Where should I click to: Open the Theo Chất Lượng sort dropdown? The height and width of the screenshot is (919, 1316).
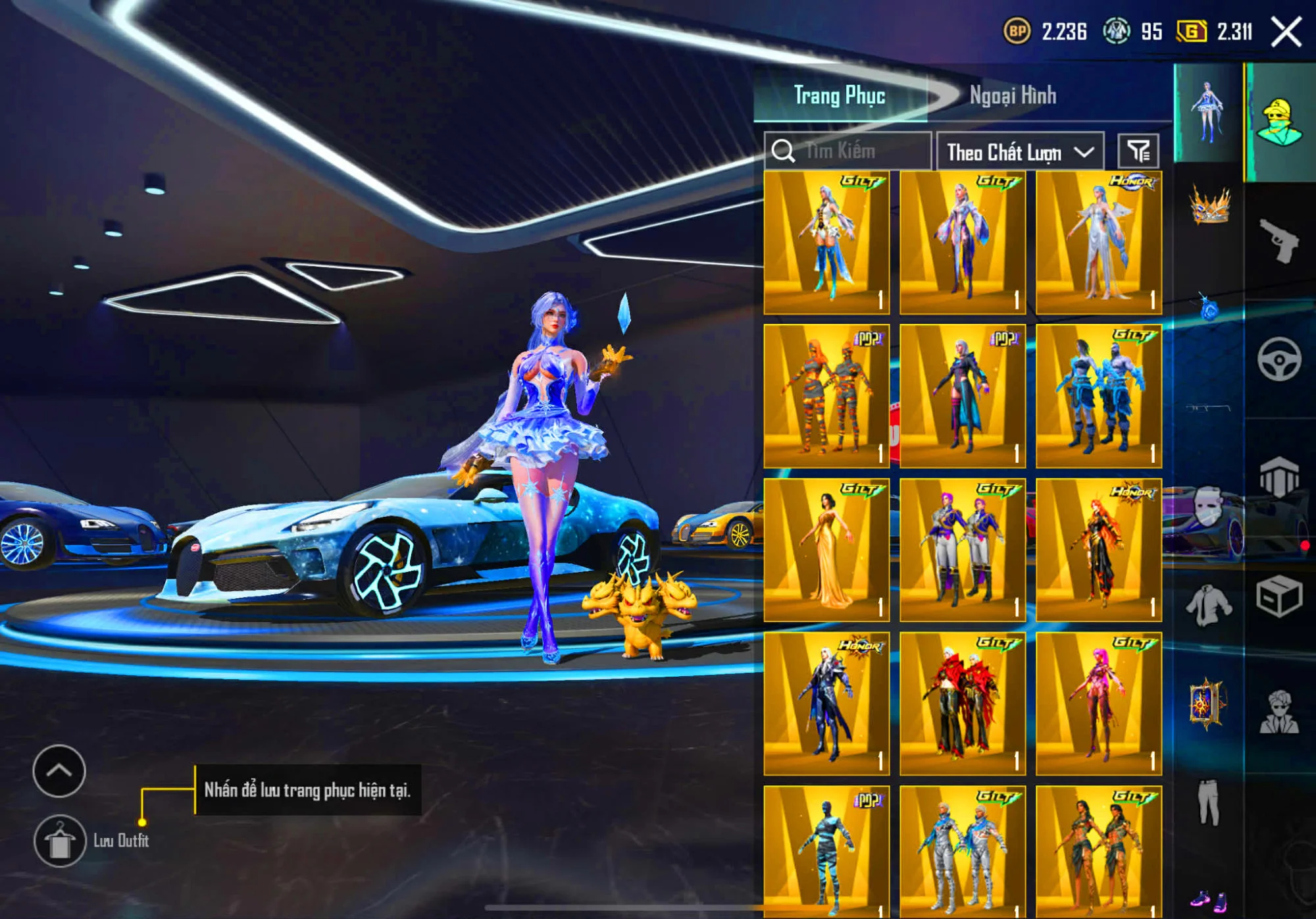[1020, 152]
